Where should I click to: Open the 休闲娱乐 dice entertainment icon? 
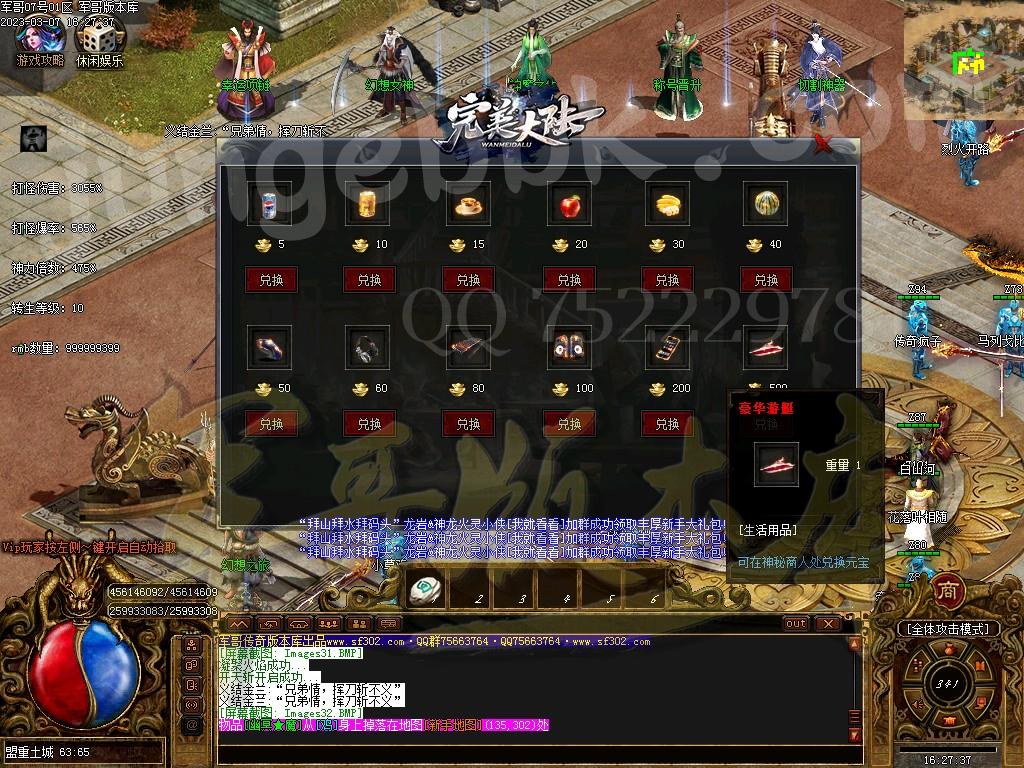pos(99,42)
